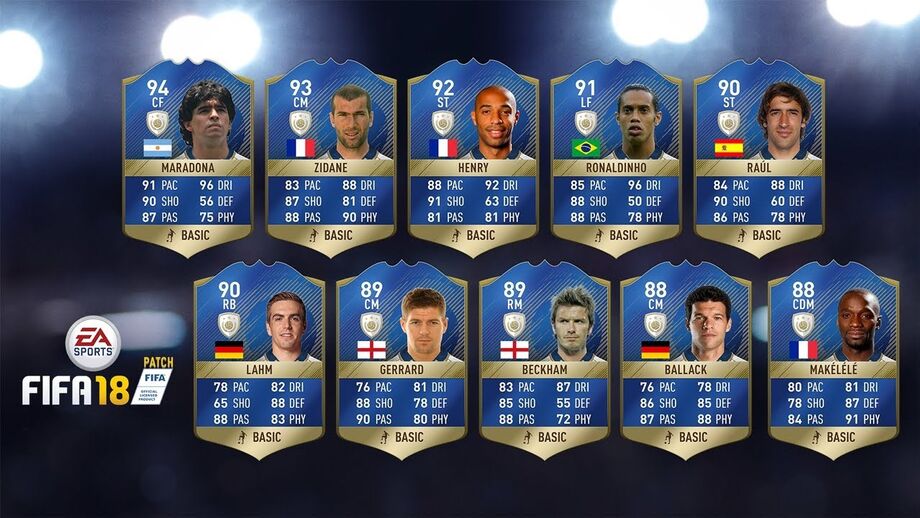
Task: Choose the Makélélé 88 CDM card
Action: click(833, 357)
